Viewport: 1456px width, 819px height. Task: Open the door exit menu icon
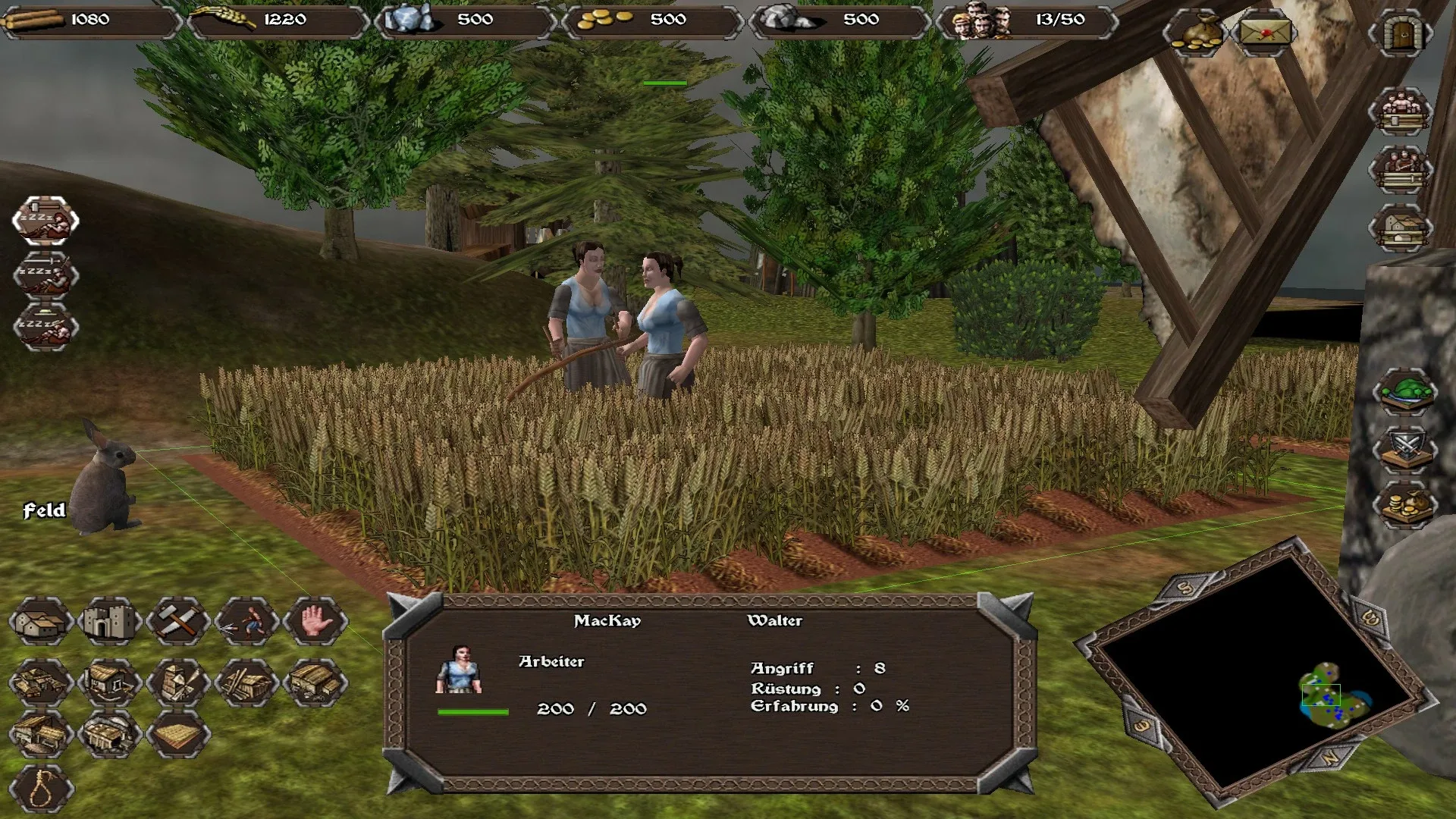pos(1401,33)
